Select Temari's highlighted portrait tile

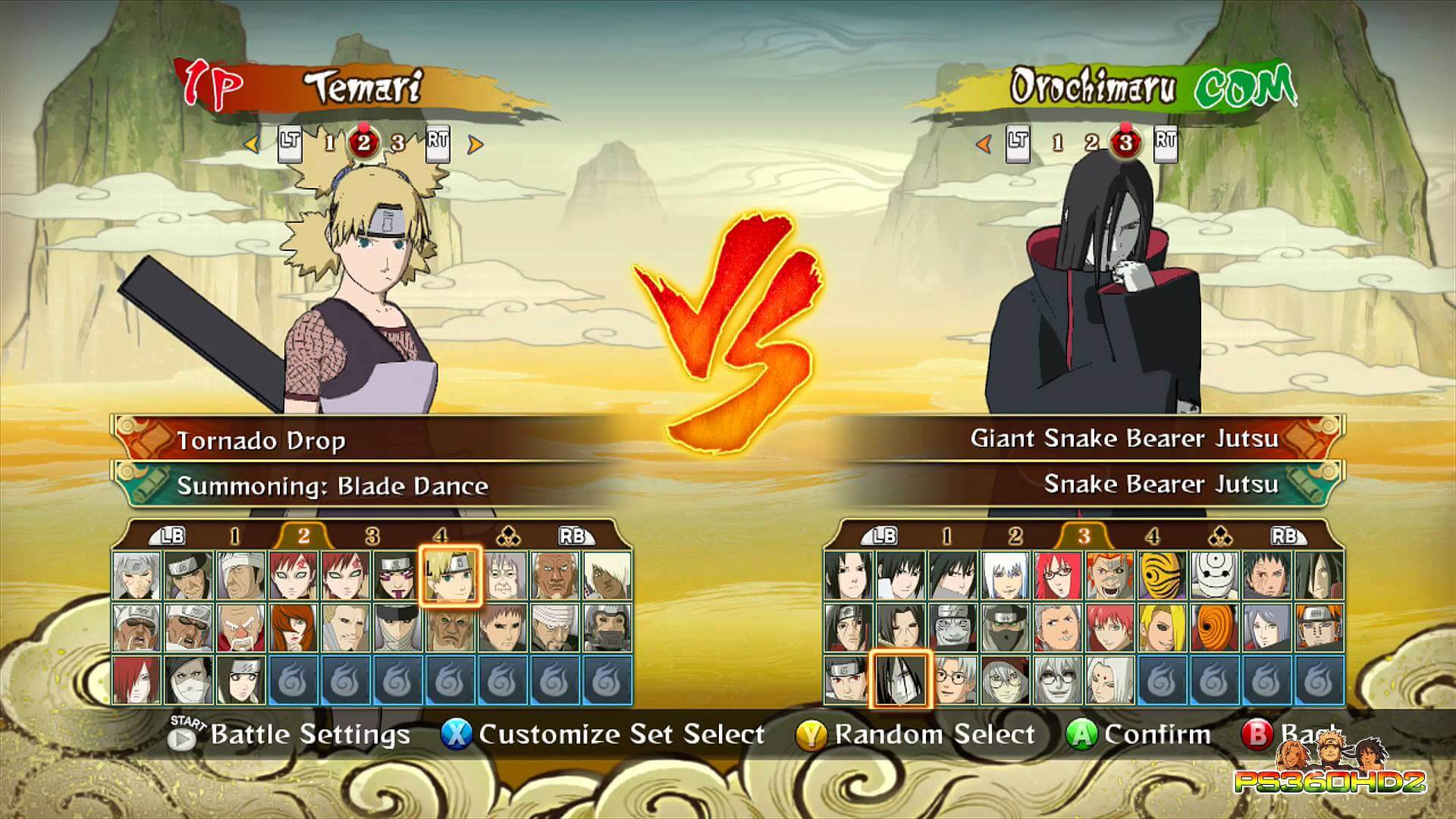(450, 576)
